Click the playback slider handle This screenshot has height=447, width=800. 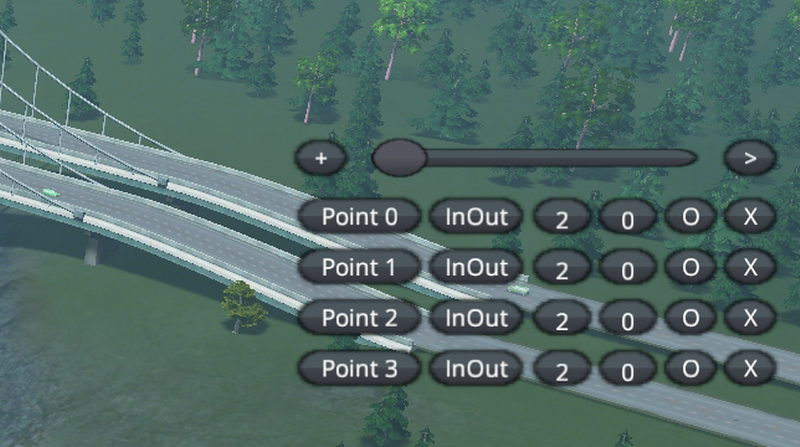tap(399, 157)
